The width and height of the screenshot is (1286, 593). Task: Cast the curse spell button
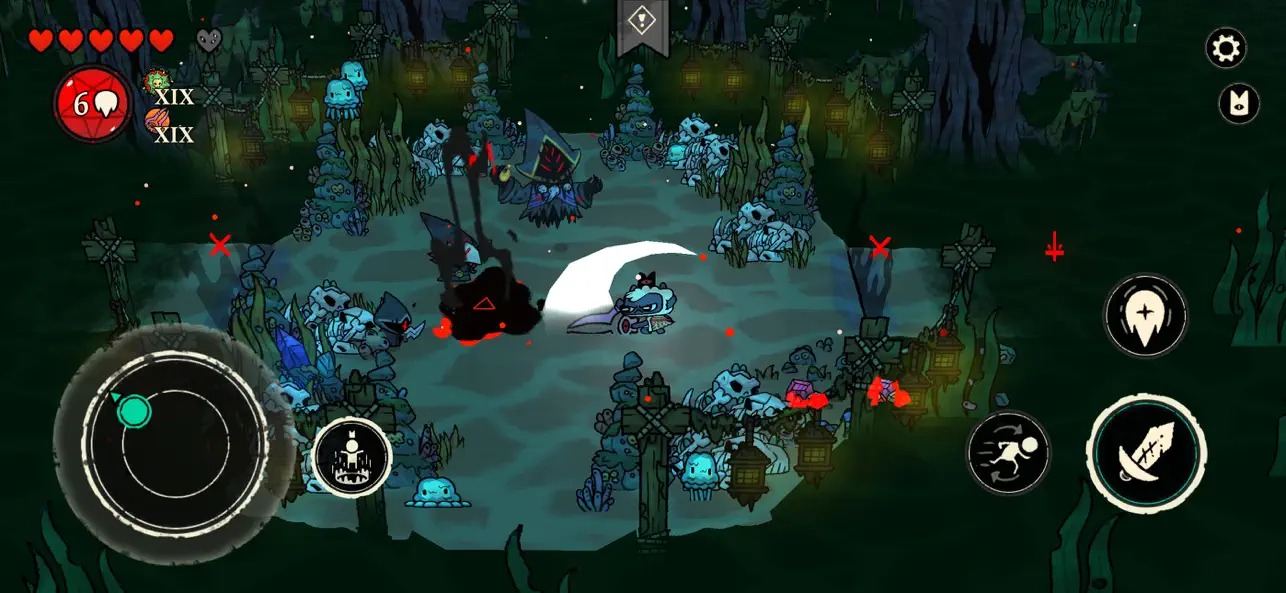pos(1145,315)
